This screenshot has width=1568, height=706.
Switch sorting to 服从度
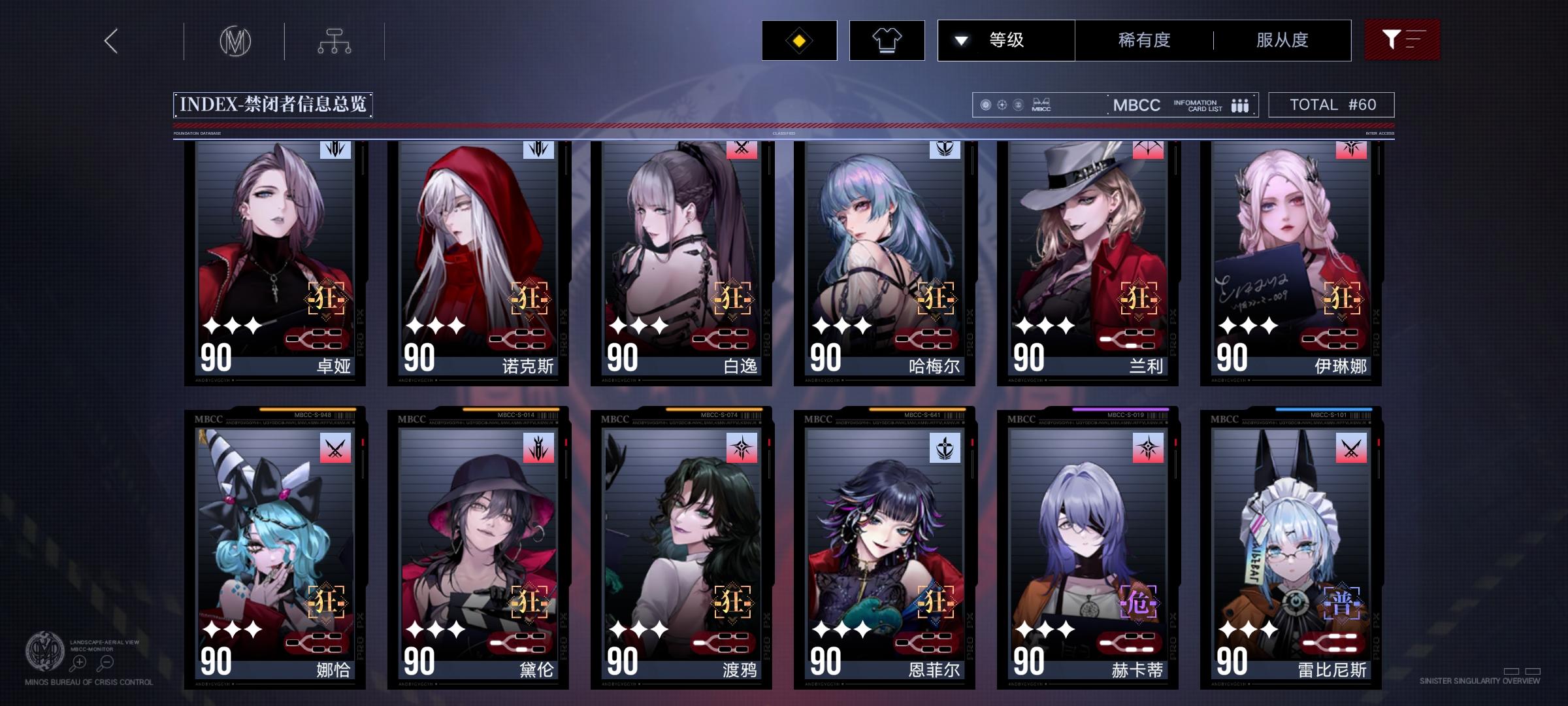[1281, 40]
